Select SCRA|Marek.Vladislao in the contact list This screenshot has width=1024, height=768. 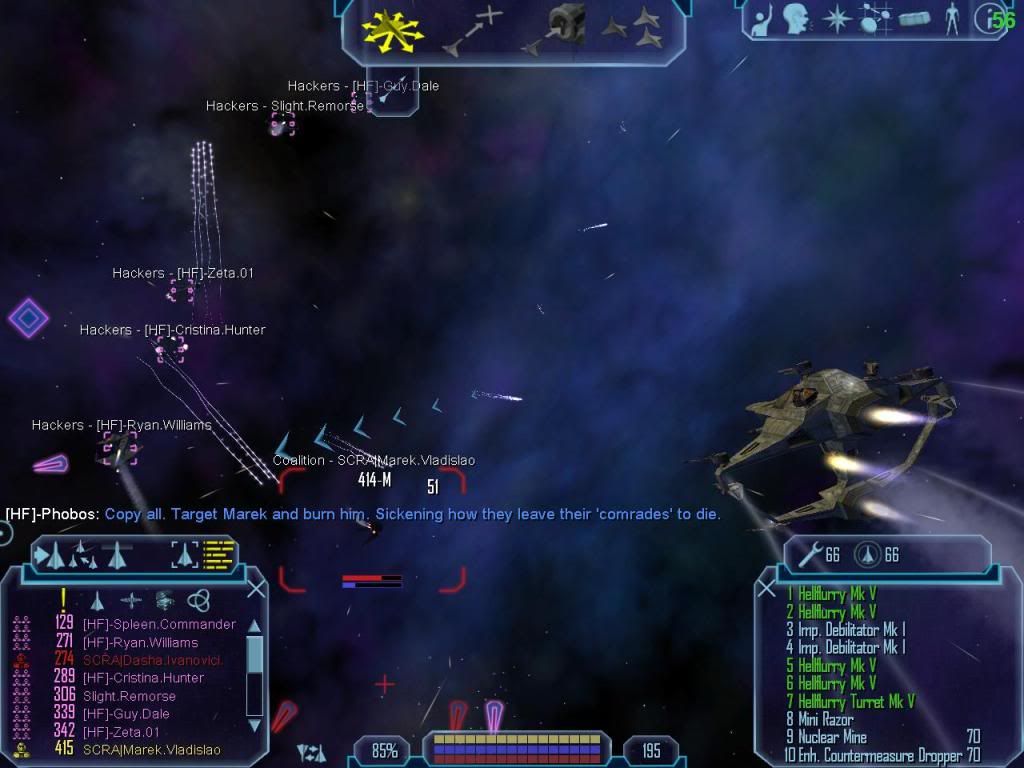pos(151,750)
